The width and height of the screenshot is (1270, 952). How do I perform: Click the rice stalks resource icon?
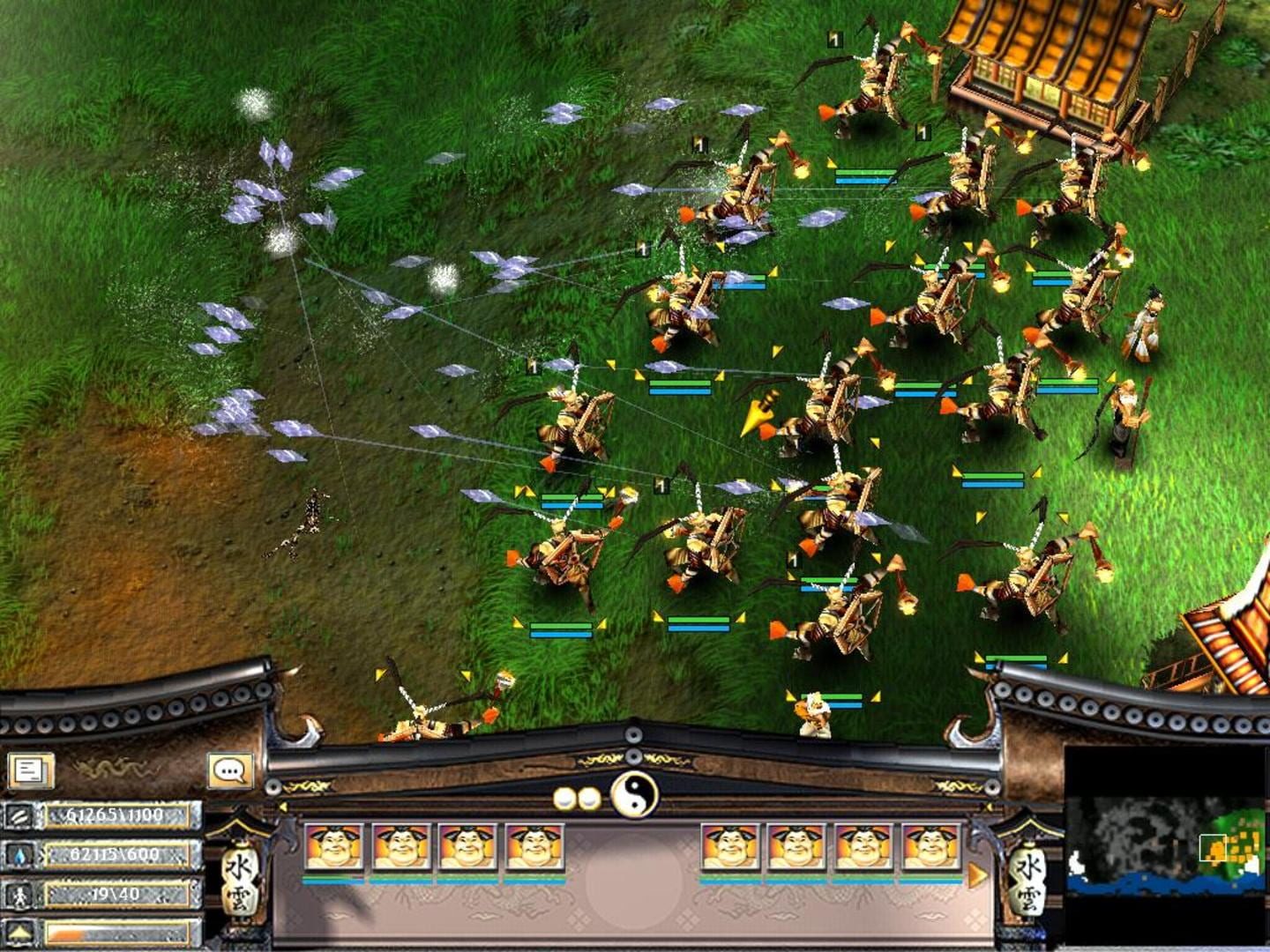(19, 817)
